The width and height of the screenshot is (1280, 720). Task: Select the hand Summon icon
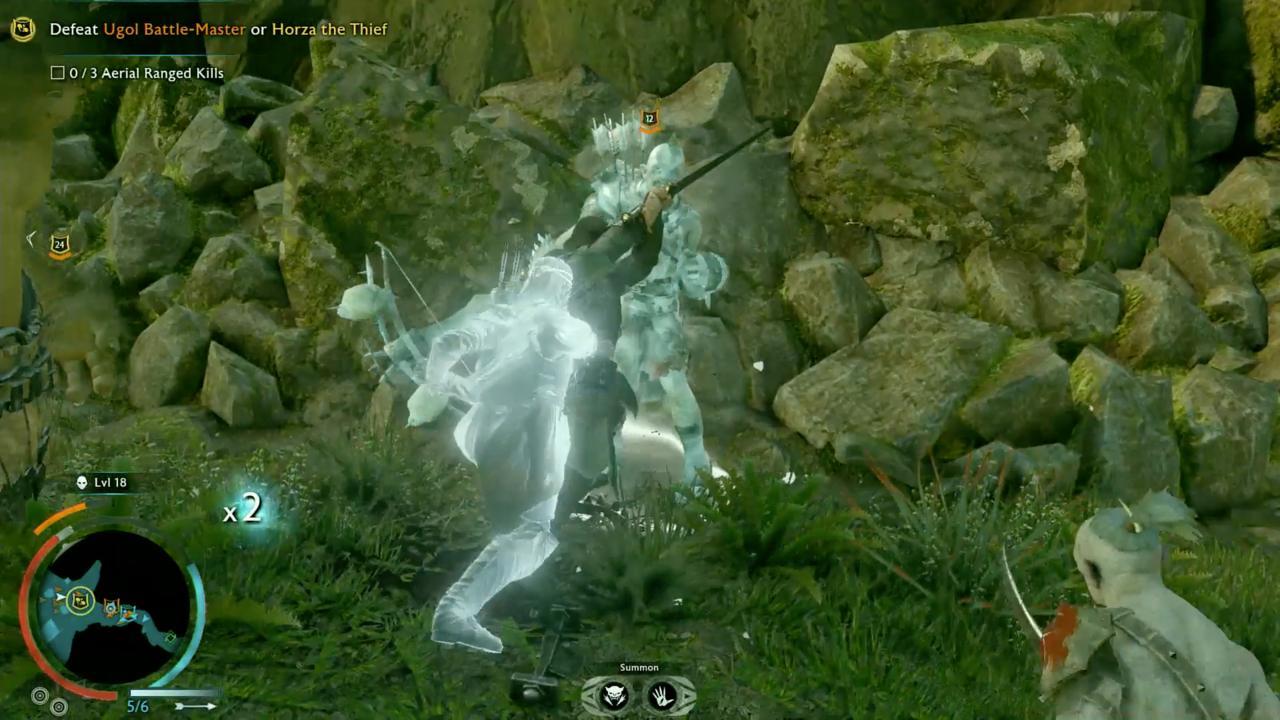coord(663,696)
